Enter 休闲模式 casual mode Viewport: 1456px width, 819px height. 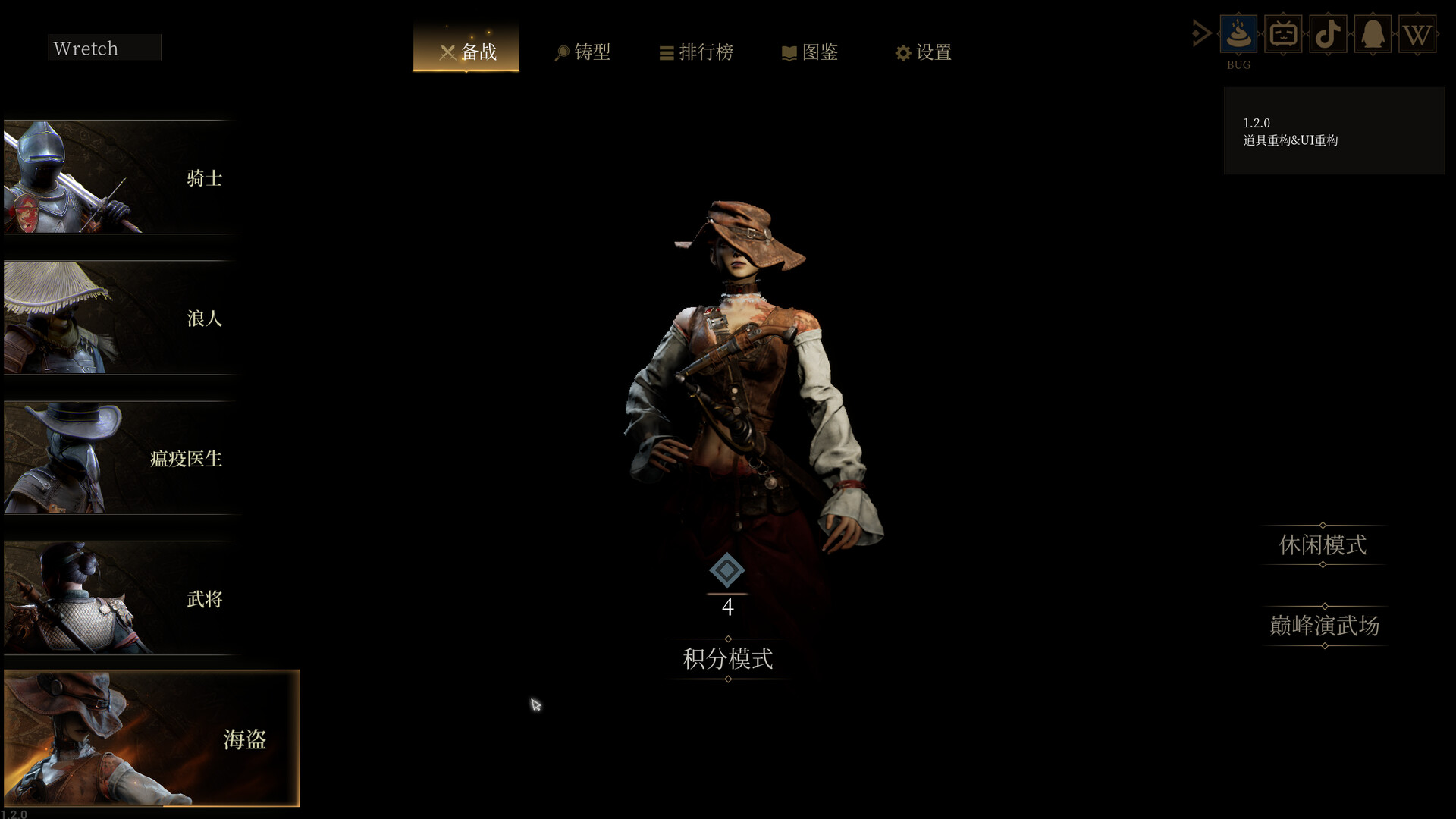coord(1322,544)
